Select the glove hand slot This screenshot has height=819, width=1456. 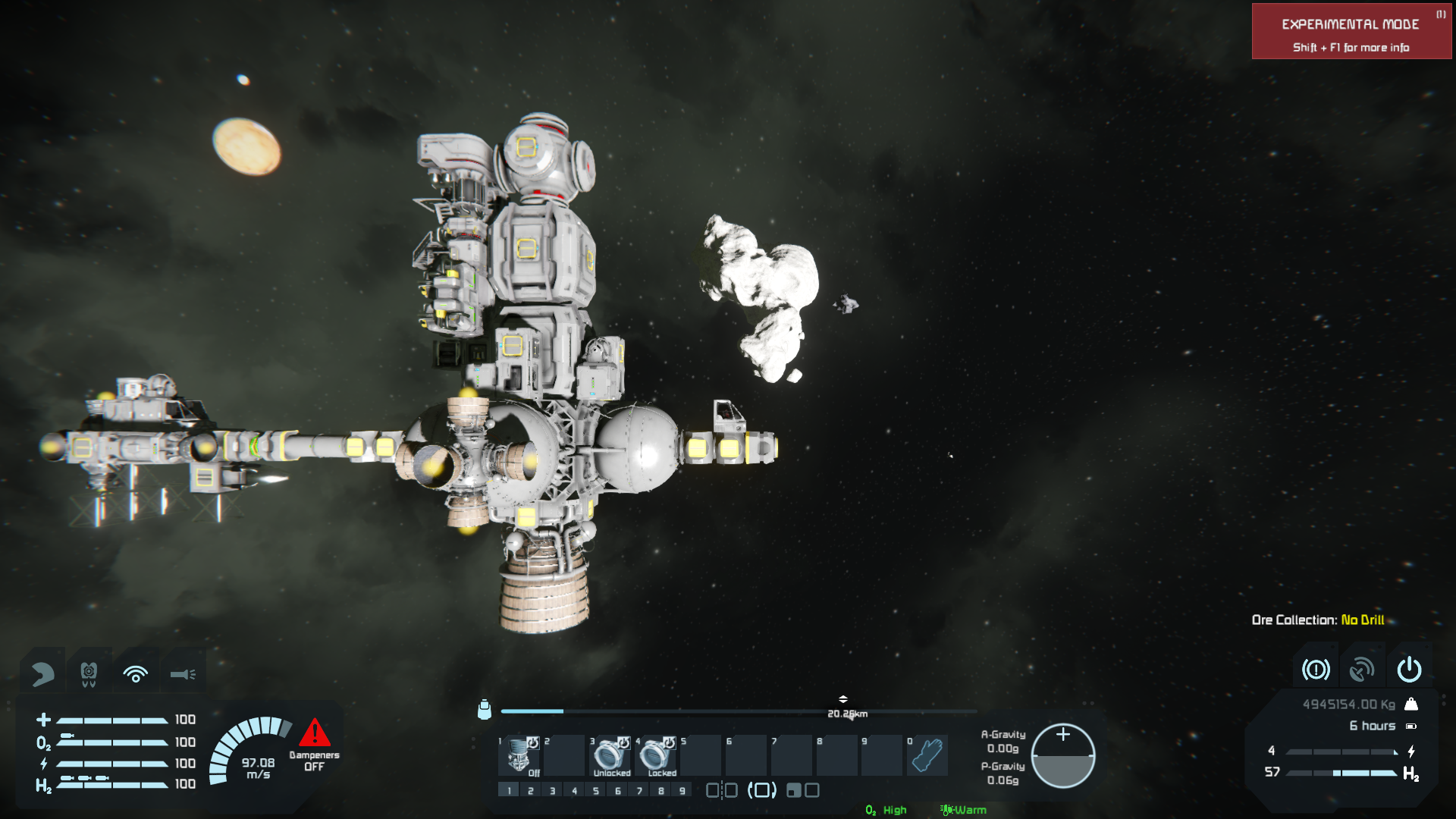(x=927, y=755)
